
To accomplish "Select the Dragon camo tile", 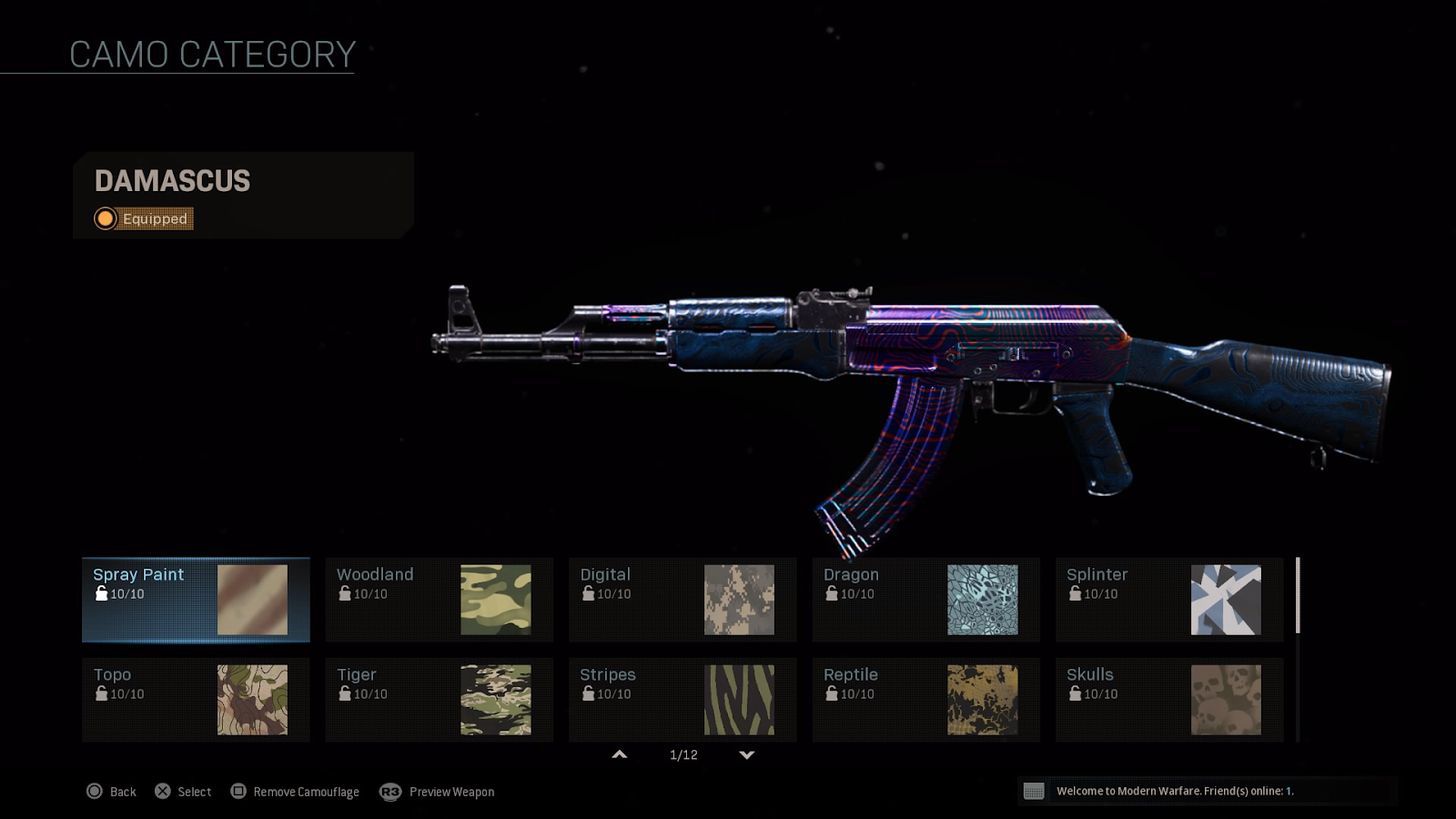I will [925, 600].
